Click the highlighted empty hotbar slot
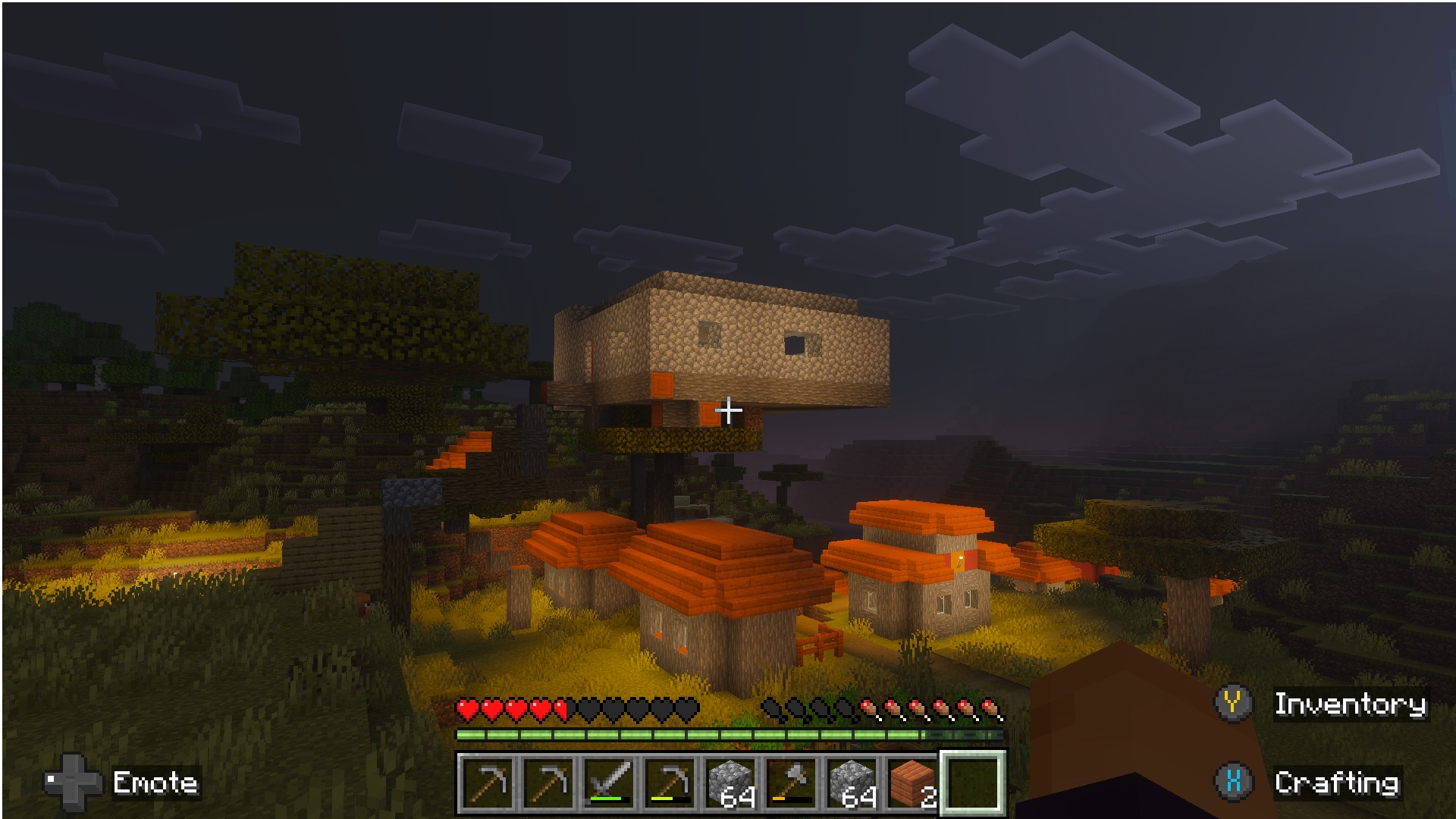 point(973,783)
